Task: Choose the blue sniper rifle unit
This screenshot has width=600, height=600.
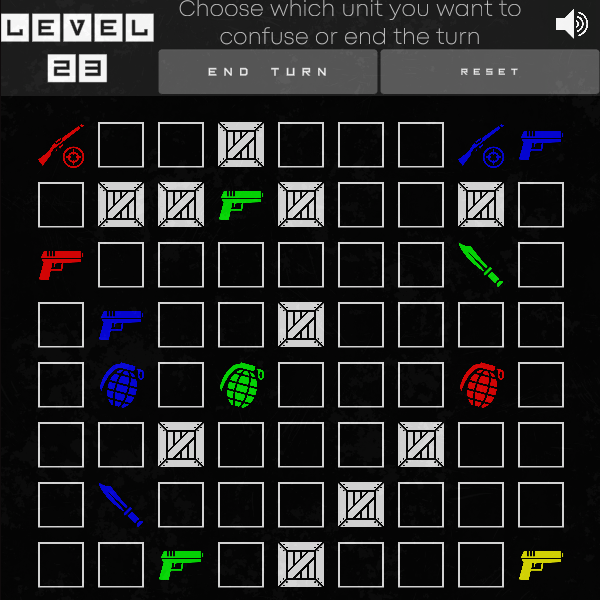Action: point(481,145)
